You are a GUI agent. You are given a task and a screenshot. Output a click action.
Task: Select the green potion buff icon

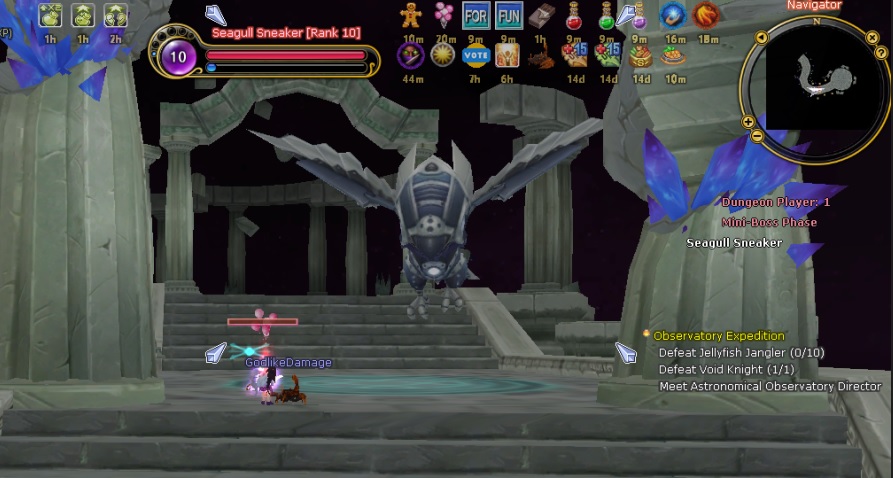tap(606, 15)
